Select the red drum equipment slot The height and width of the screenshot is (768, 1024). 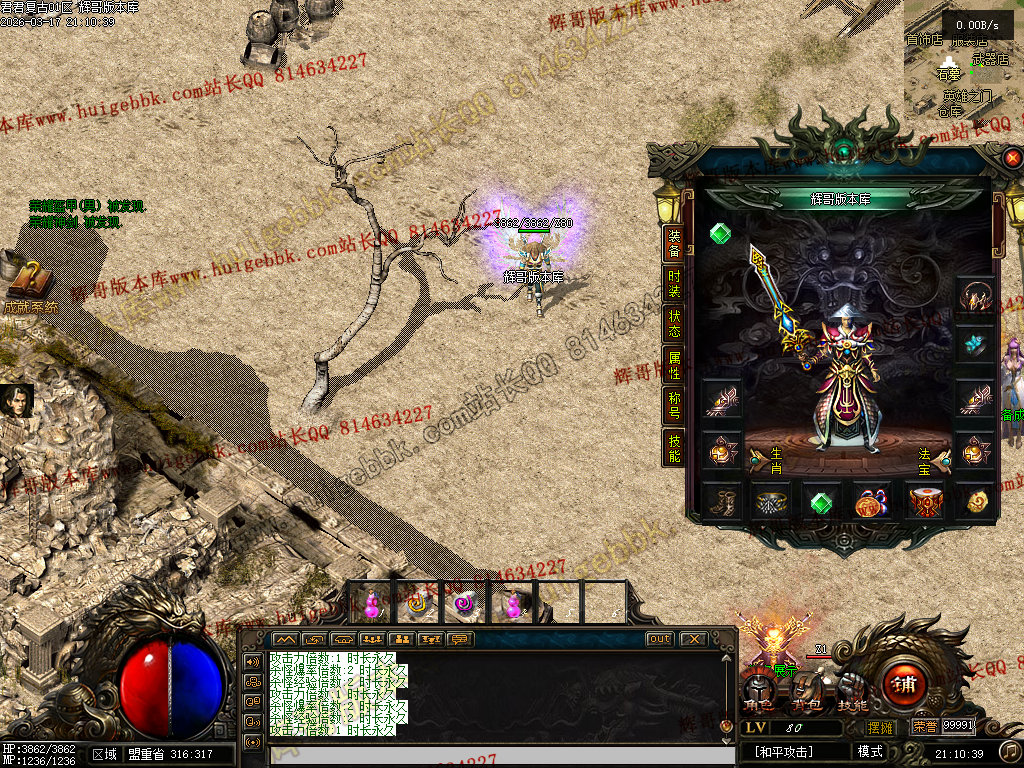click(924, 501)
